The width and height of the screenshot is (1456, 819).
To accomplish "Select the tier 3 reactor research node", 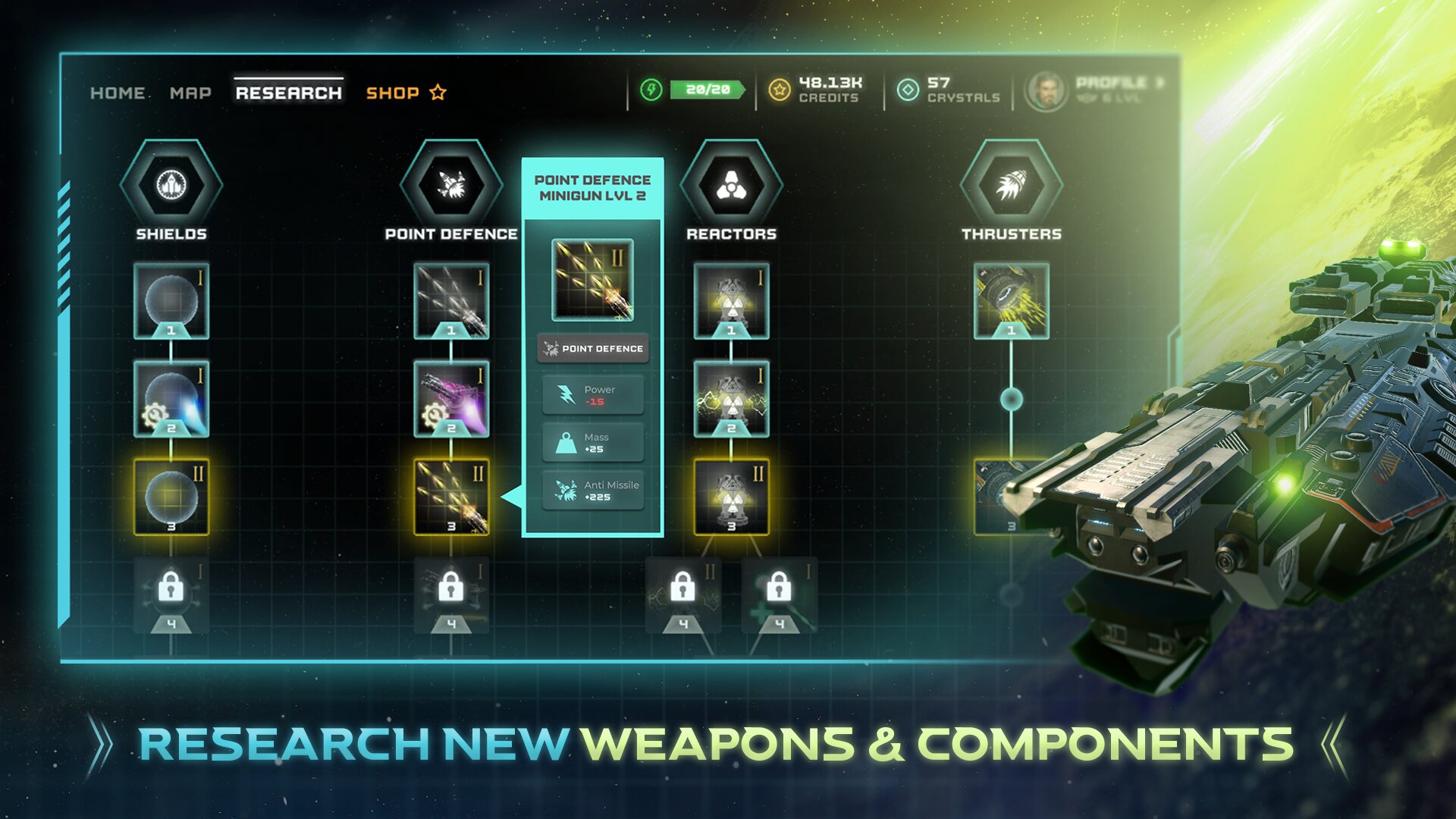I will coord(731,497).
